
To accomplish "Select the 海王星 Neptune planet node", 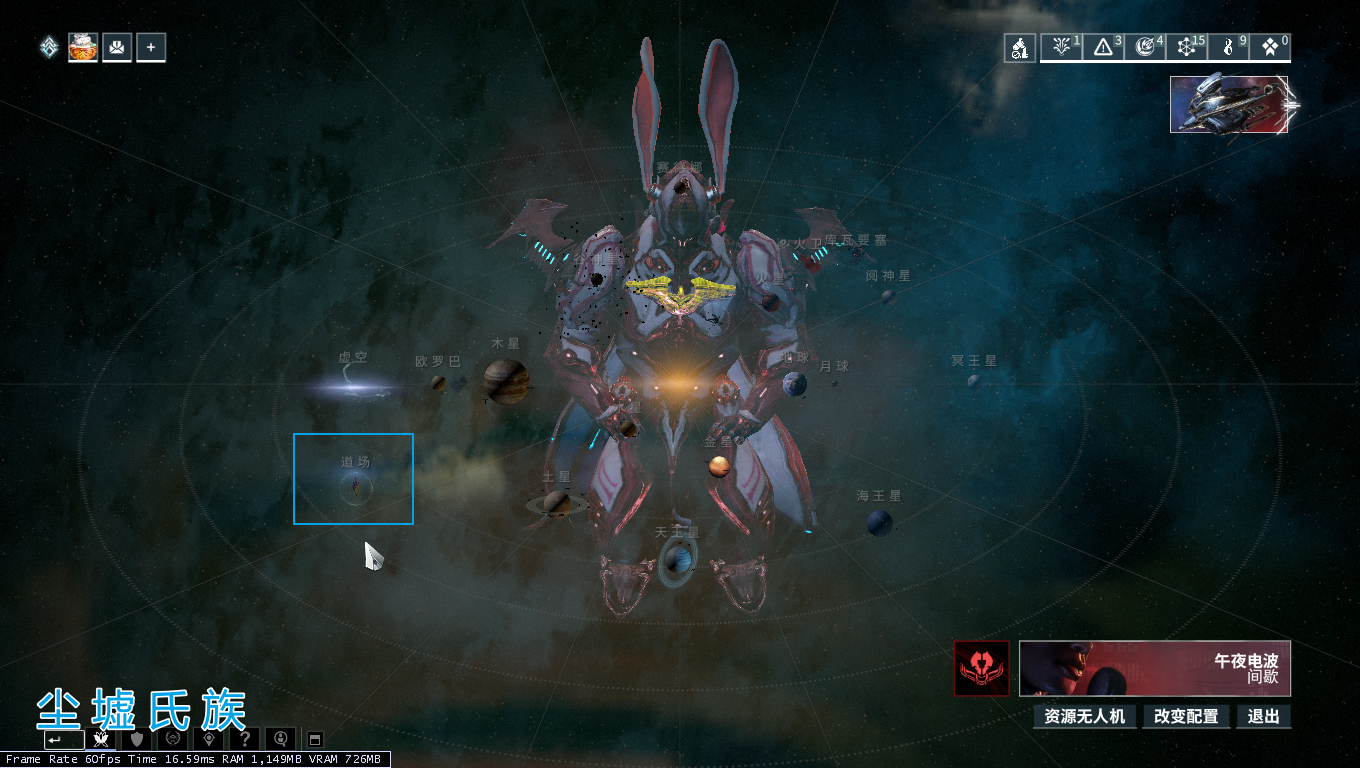I will 880,522.
